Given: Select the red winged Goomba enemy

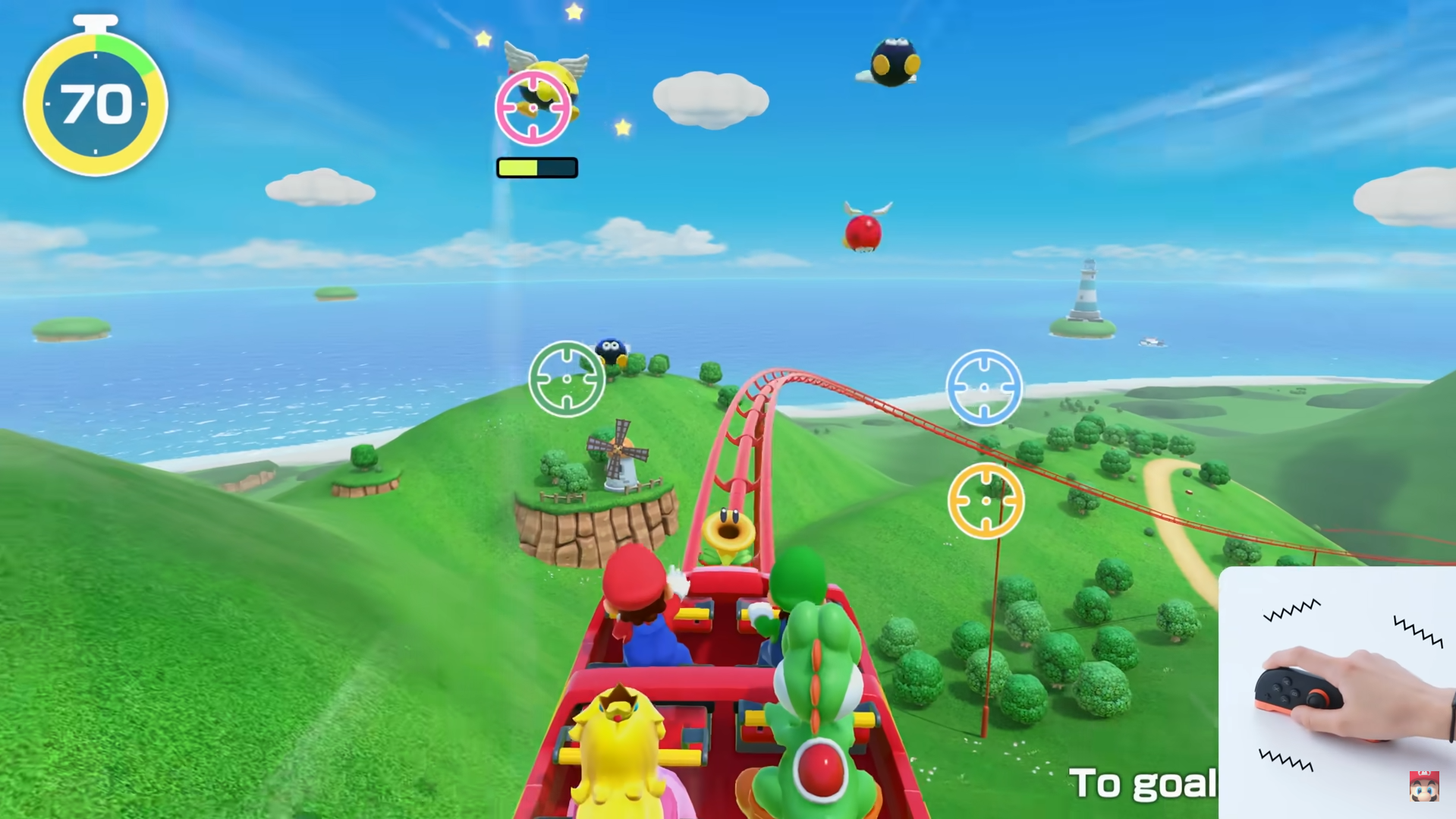Looking at the screenshot, I should coord(865,232).
